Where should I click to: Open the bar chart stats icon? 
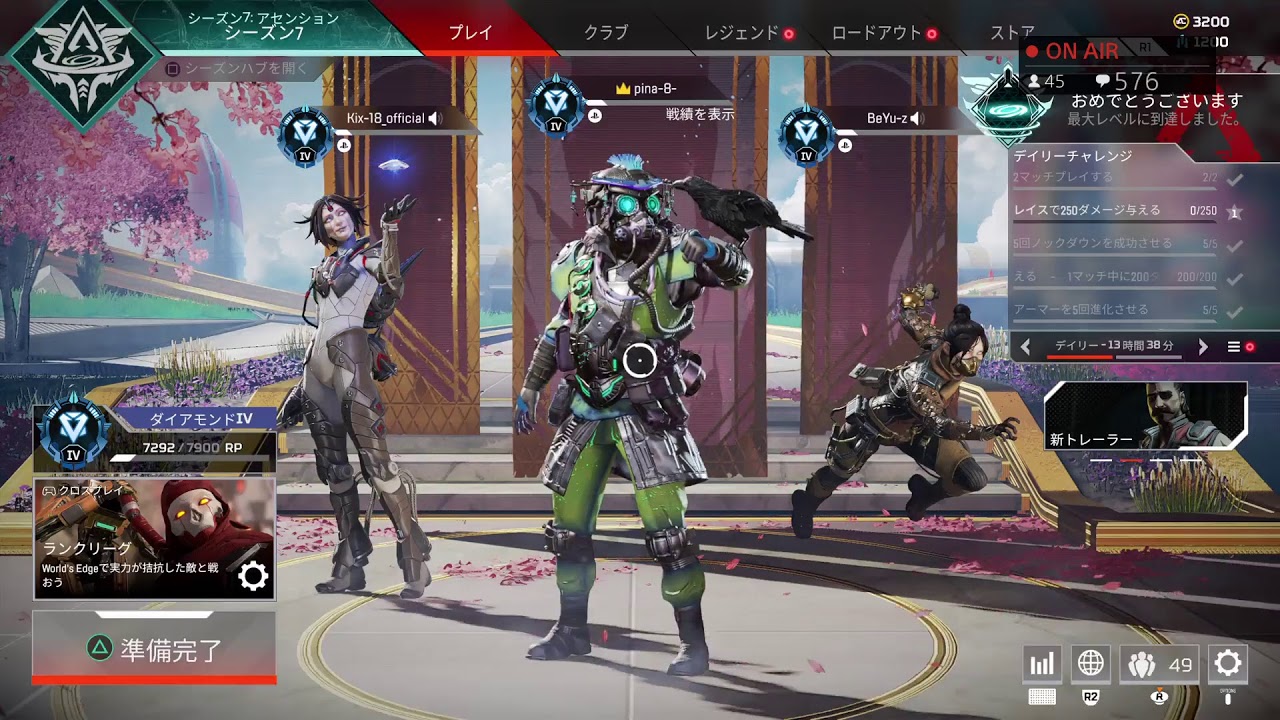click(1042, 664)
